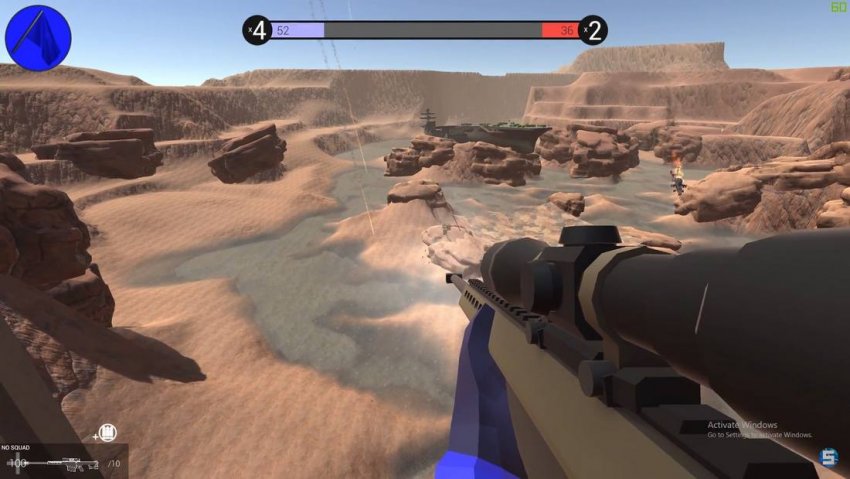Click the blue S recorder logo
The height and width of the screenshot is (479, 850).
point(828,458)
